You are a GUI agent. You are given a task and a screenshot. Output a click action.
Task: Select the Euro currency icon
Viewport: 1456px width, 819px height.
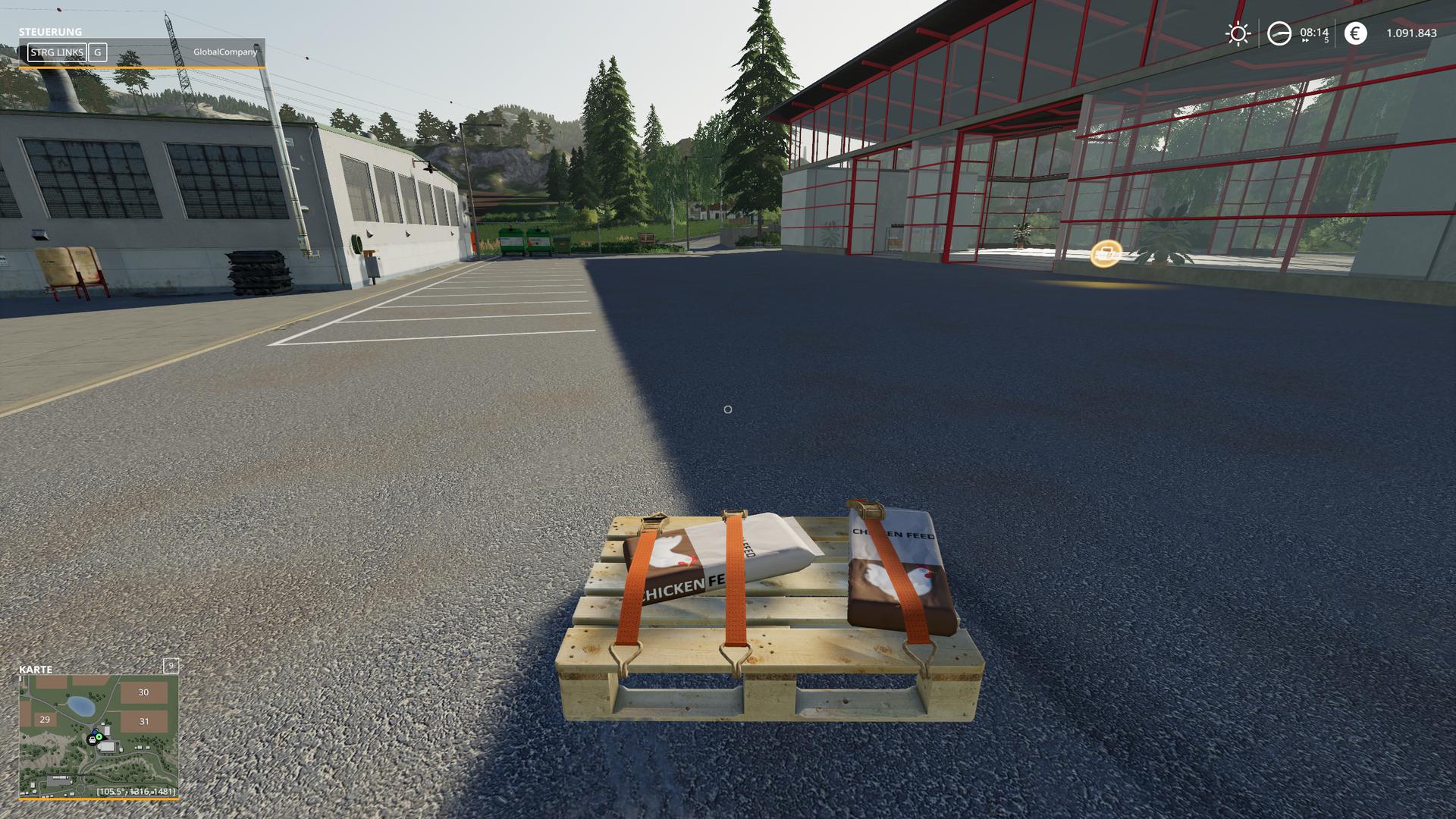[1356, 33]
